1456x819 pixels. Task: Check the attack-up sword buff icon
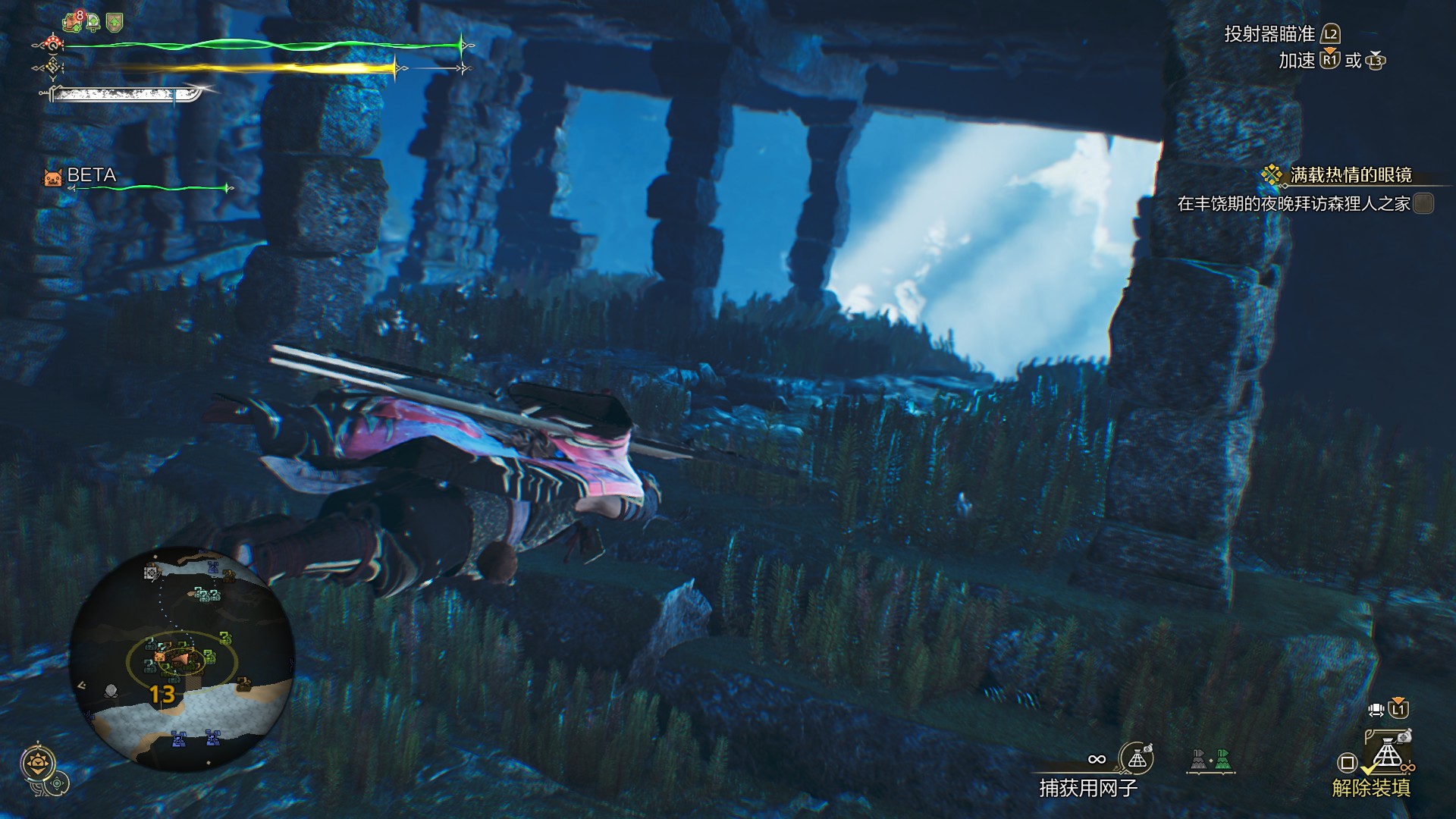tap(93, 23)
